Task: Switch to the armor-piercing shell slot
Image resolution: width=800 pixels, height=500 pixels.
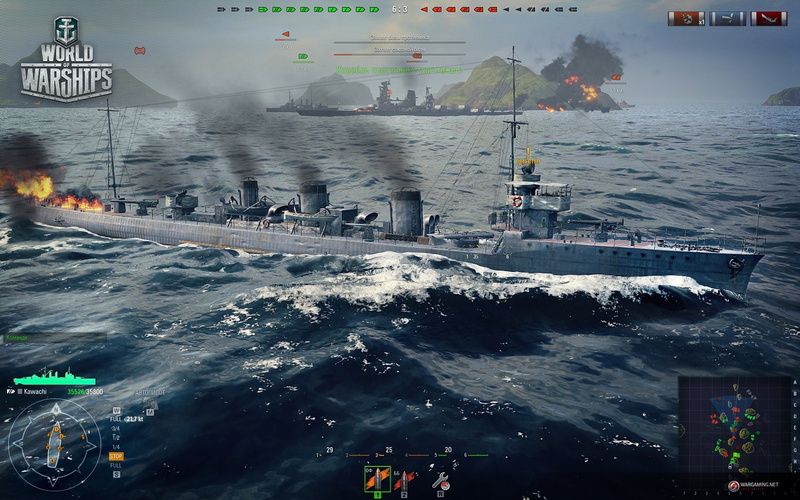Action: tap(403, 481)
